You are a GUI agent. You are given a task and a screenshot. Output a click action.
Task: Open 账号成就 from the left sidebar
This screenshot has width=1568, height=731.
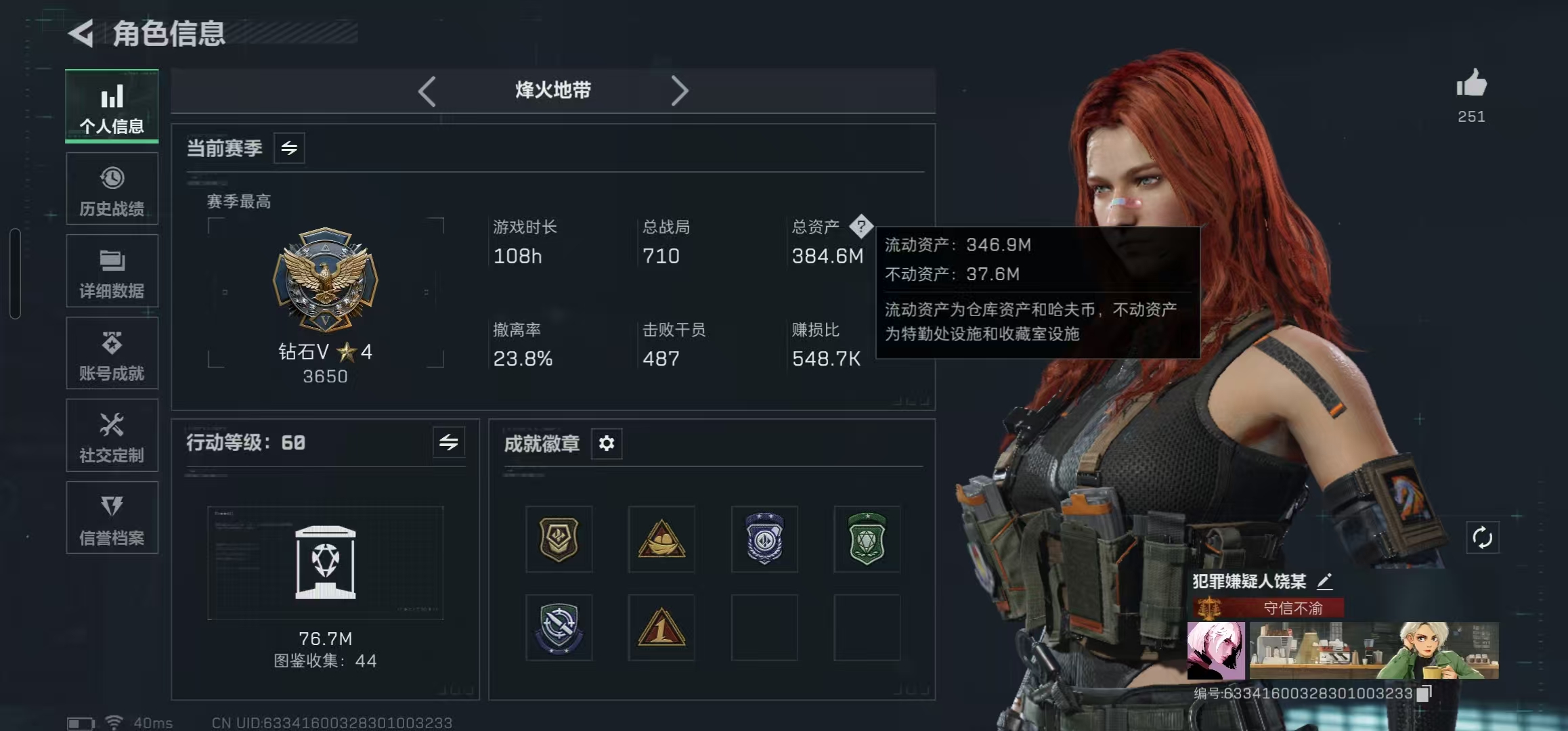[112, 353]
